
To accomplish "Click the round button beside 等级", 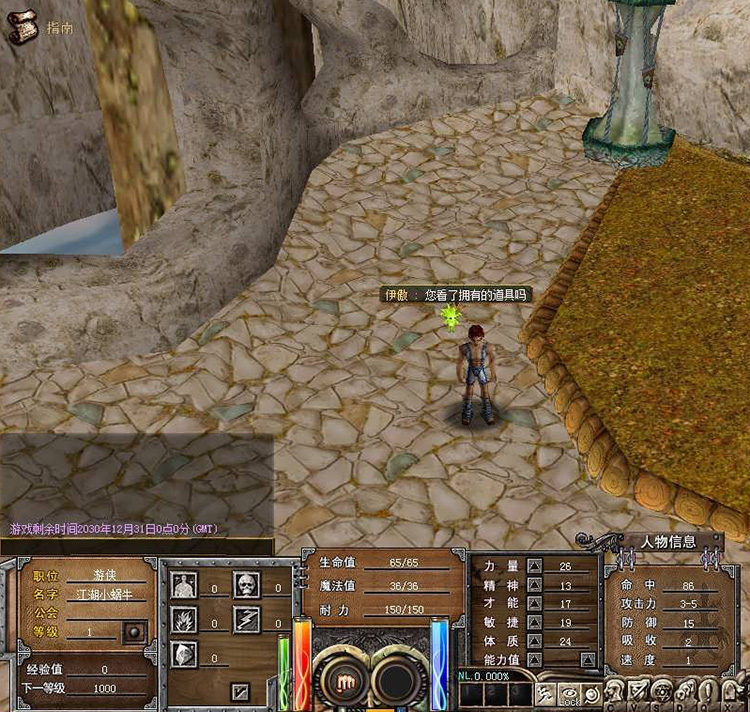I will (132, 632).
